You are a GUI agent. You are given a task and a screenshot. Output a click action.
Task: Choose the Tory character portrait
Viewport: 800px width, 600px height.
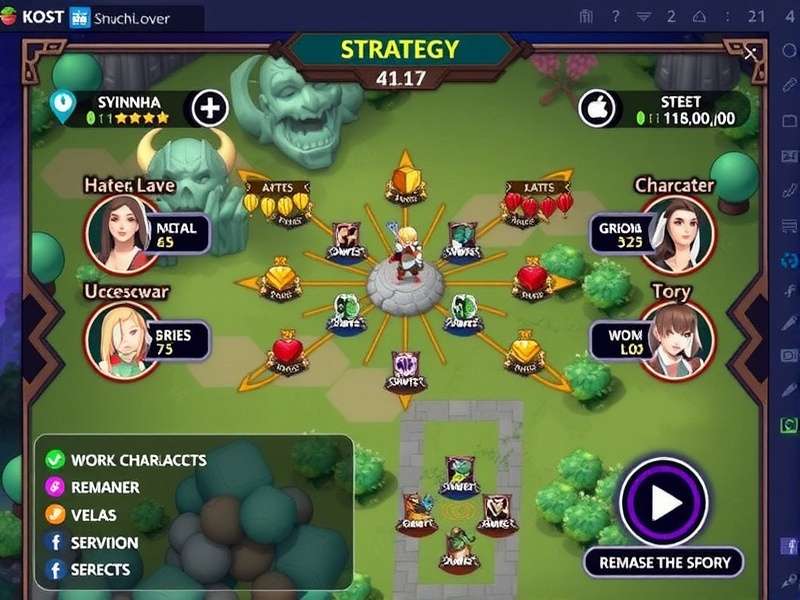coord(678,339)
